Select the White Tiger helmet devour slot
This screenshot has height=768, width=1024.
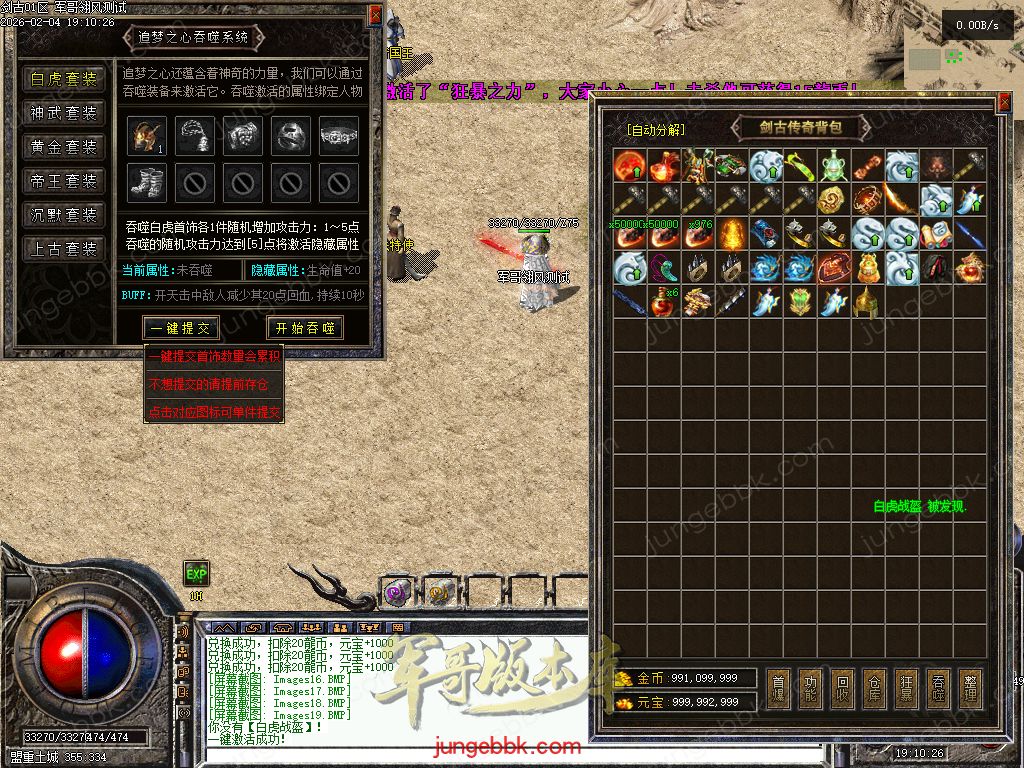(x=146, y=136)
